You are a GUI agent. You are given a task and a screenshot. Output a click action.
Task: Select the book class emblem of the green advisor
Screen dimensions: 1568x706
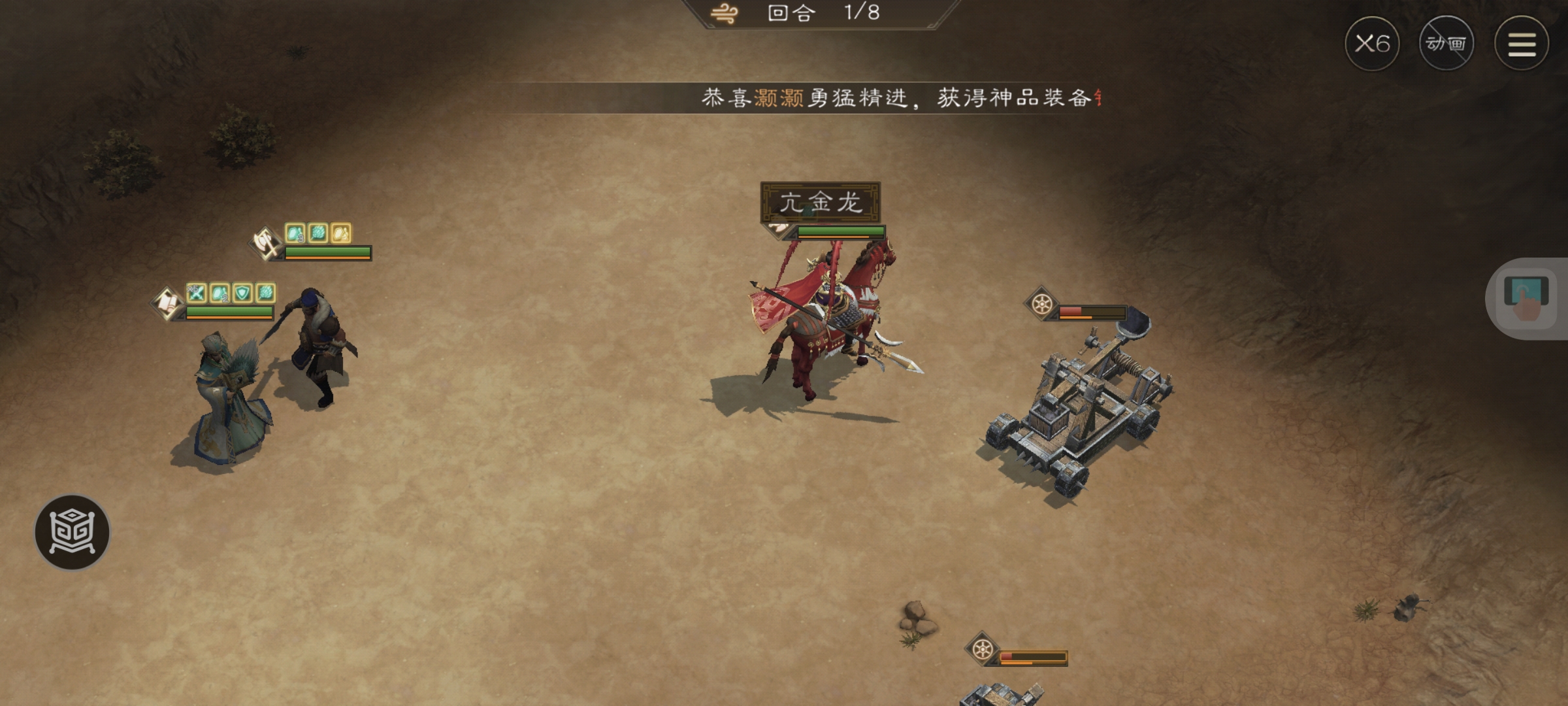pyautogui.click(x=168, y=304)
